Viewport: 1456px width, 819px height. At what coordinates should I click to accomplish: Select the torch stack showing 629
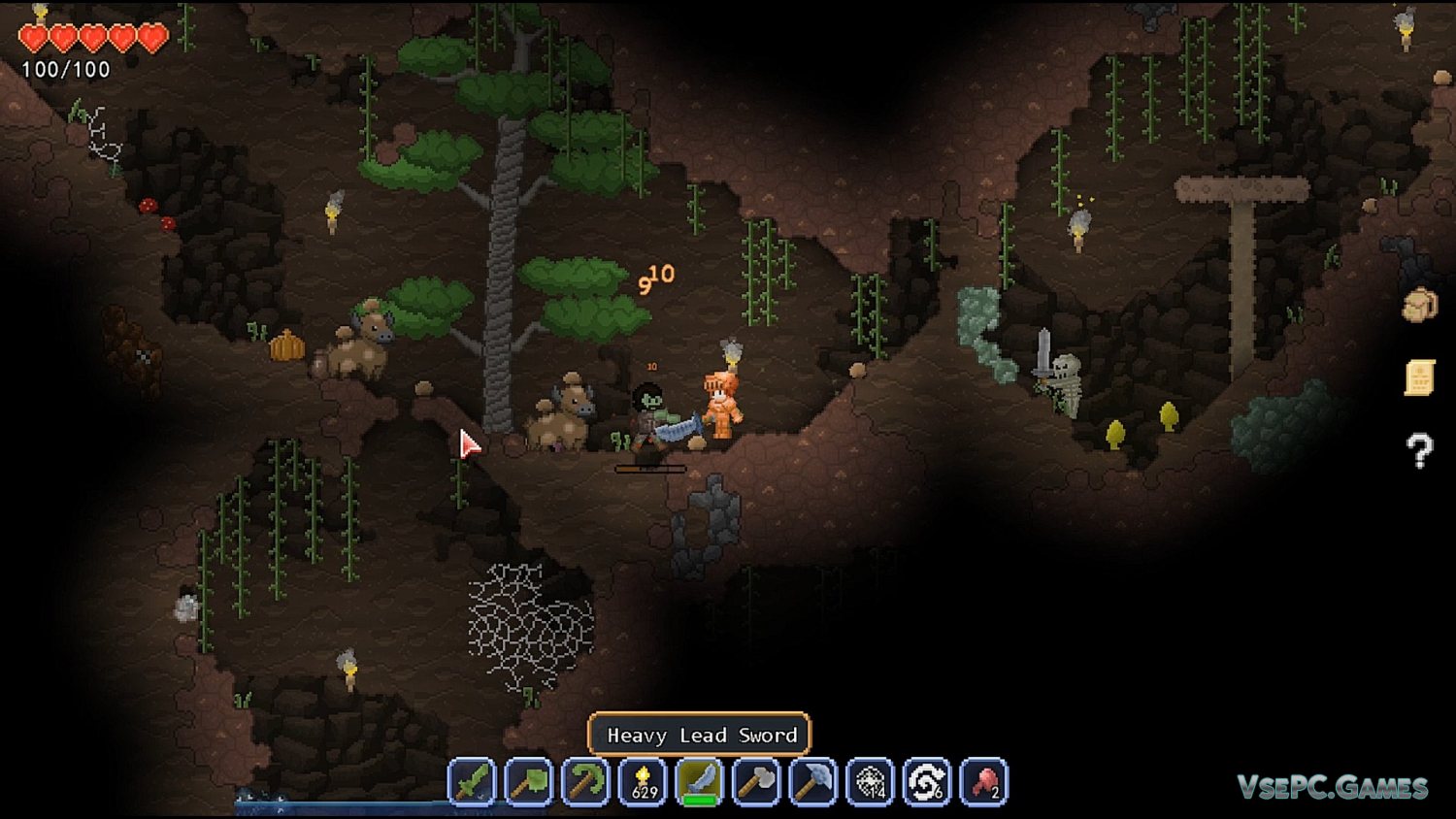(x=643, y=782)
